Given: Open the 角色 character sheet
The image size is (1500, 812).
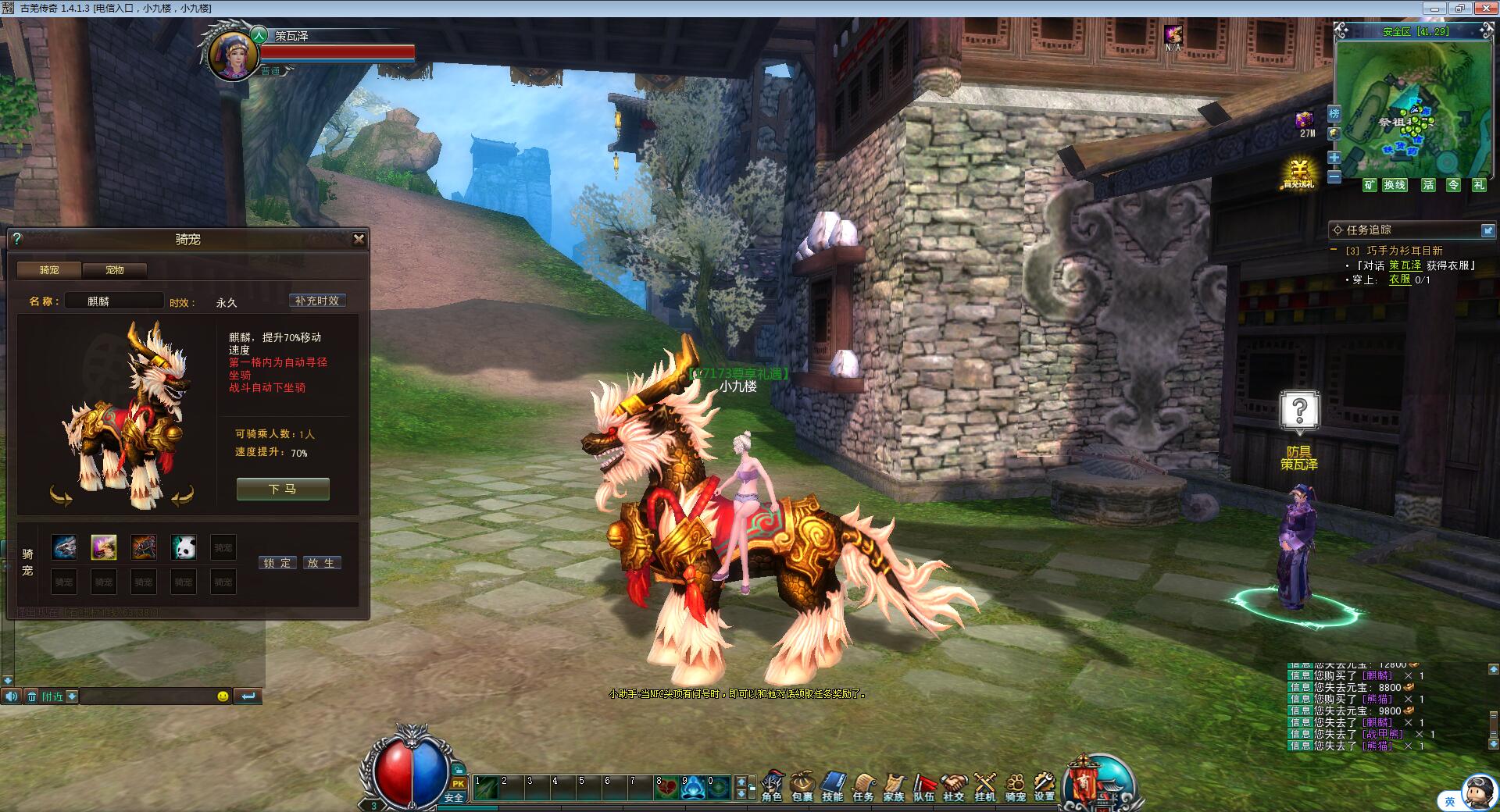Looking at the screenshot, I should (x=772, y=786).
